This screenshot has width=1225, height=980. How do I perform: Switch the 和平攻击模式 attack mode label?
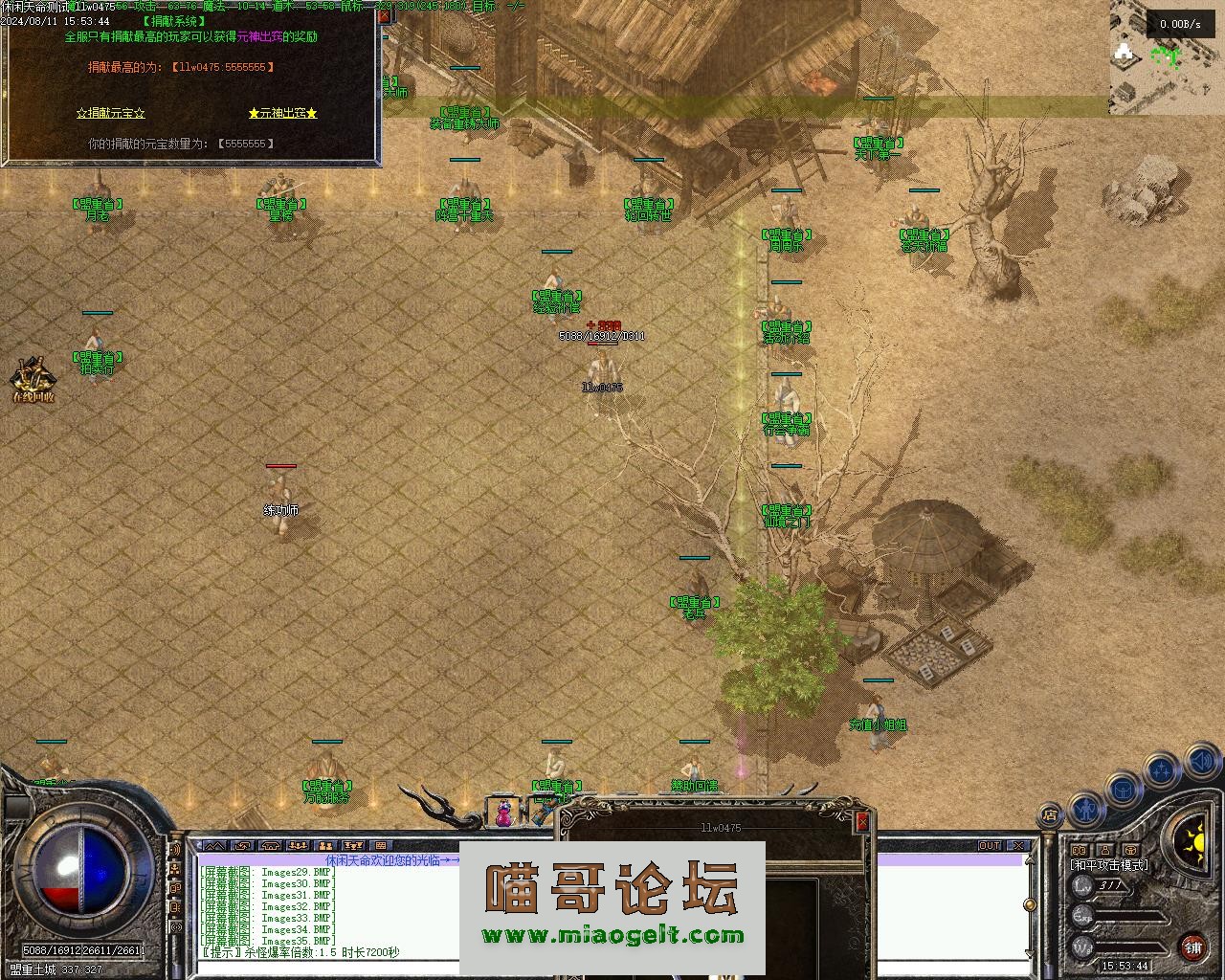click(x=1108, y=865)
